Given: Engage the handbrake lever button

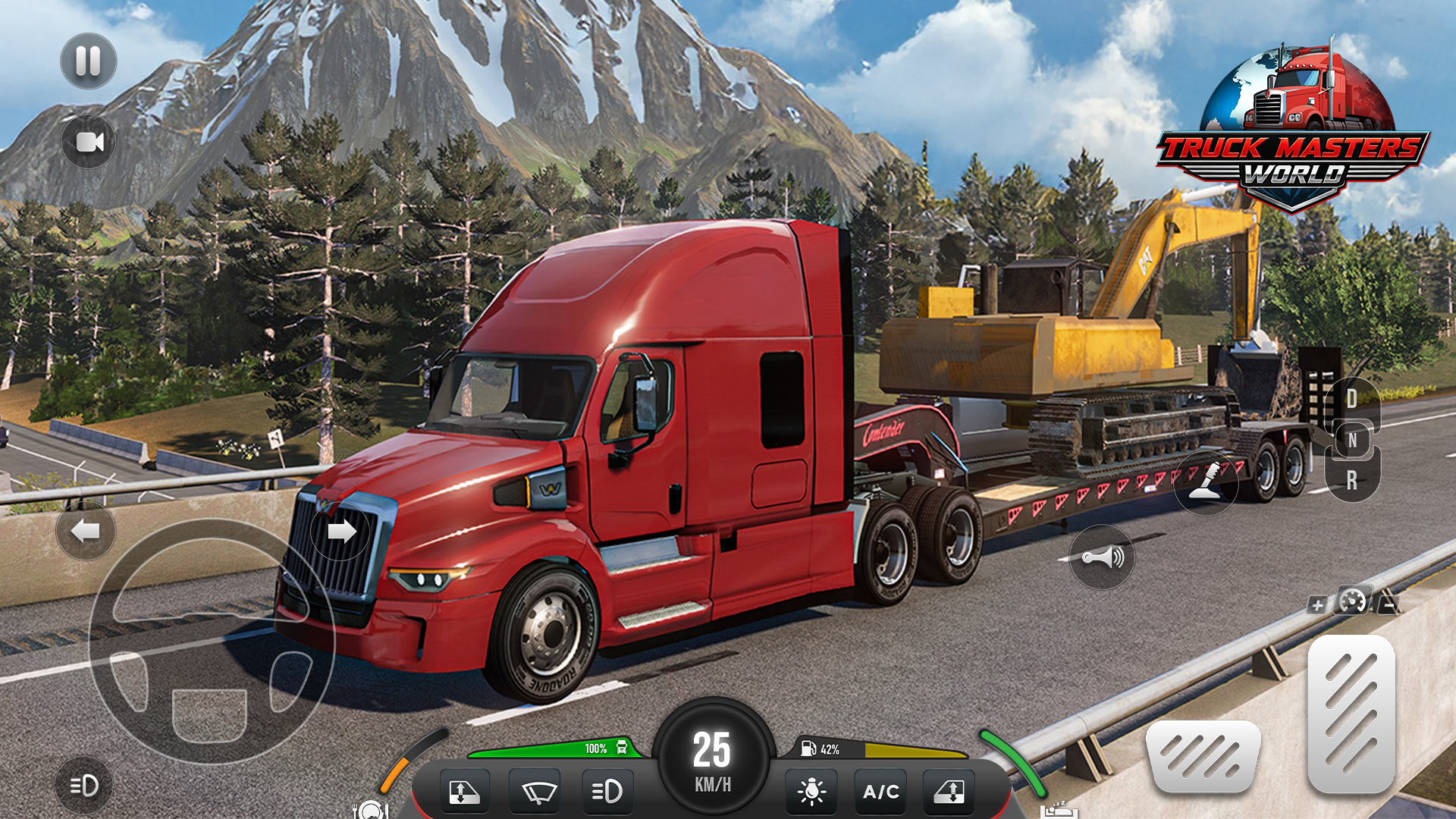Looking at the screenshot, I should (x=1206, y=482).
